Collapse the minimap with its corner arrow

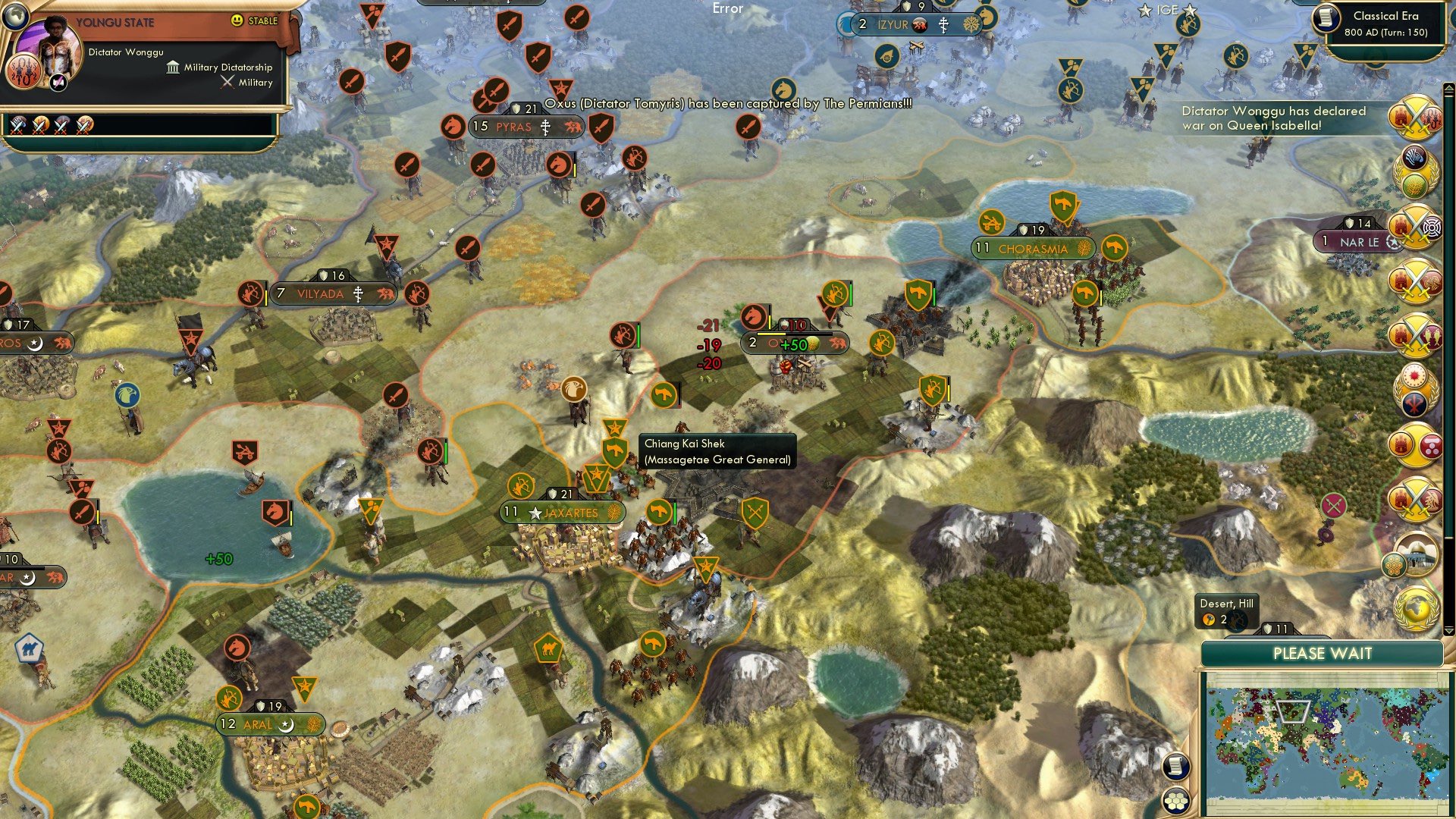[1448, 632]
